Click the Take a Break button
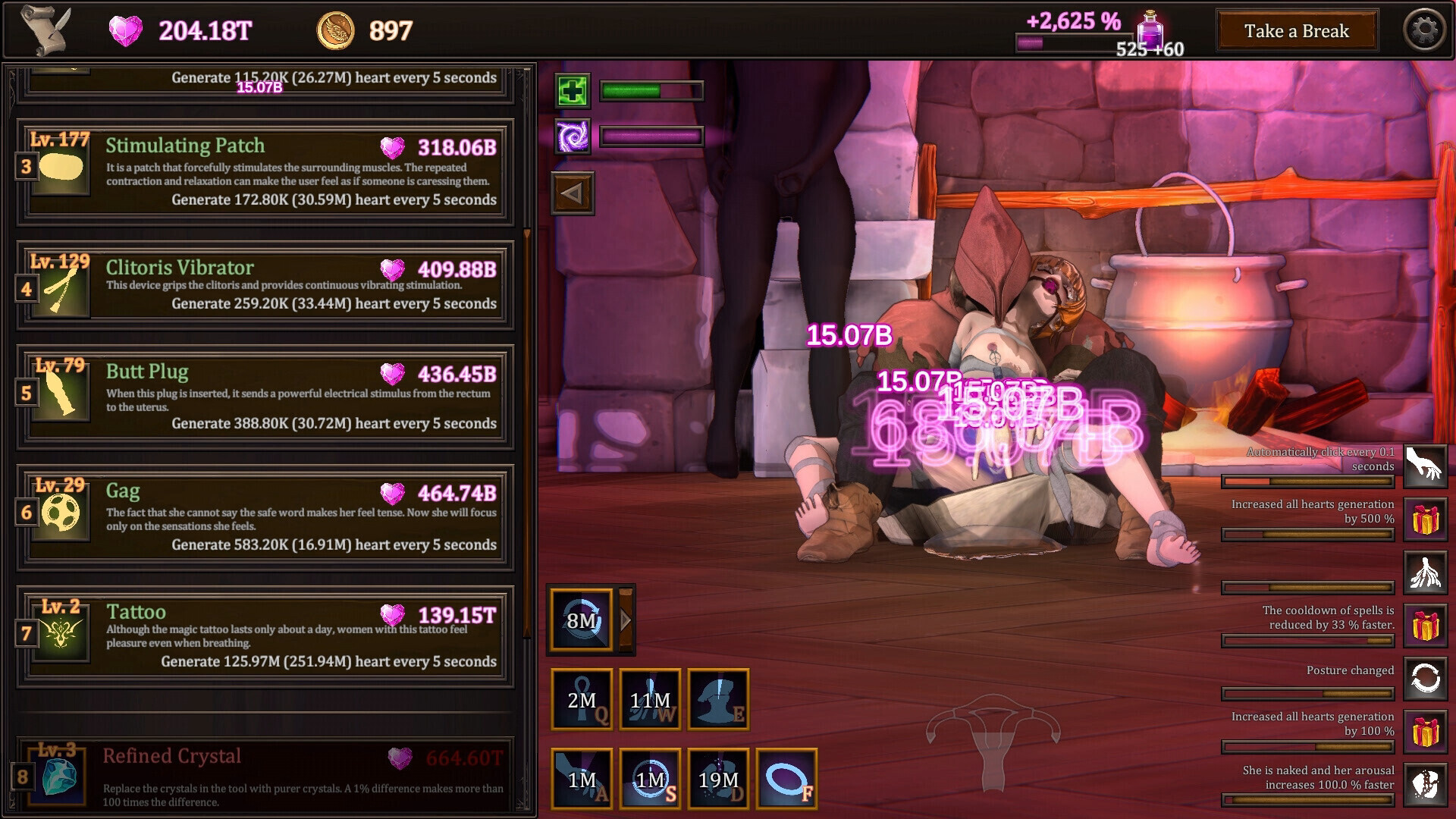 [x=1296, y=31]
